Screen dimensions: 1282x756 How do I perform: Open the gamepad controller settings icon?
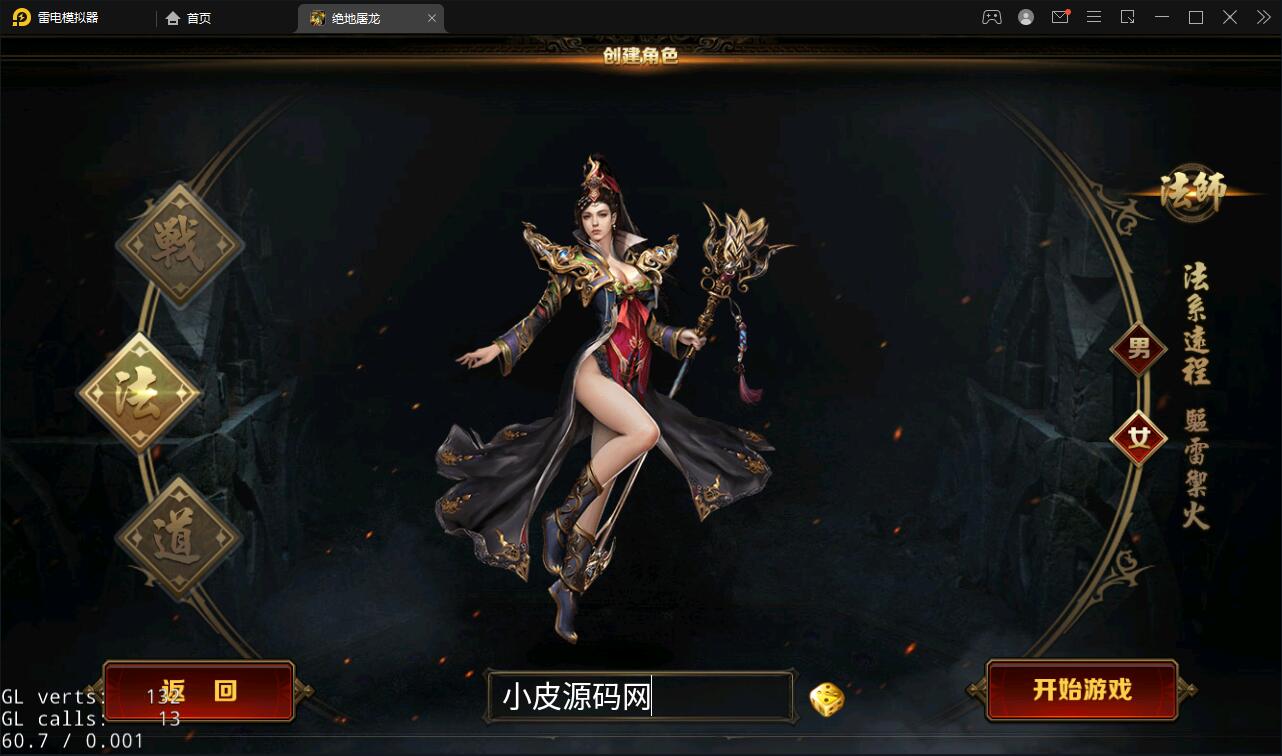(x=991, y=17)
